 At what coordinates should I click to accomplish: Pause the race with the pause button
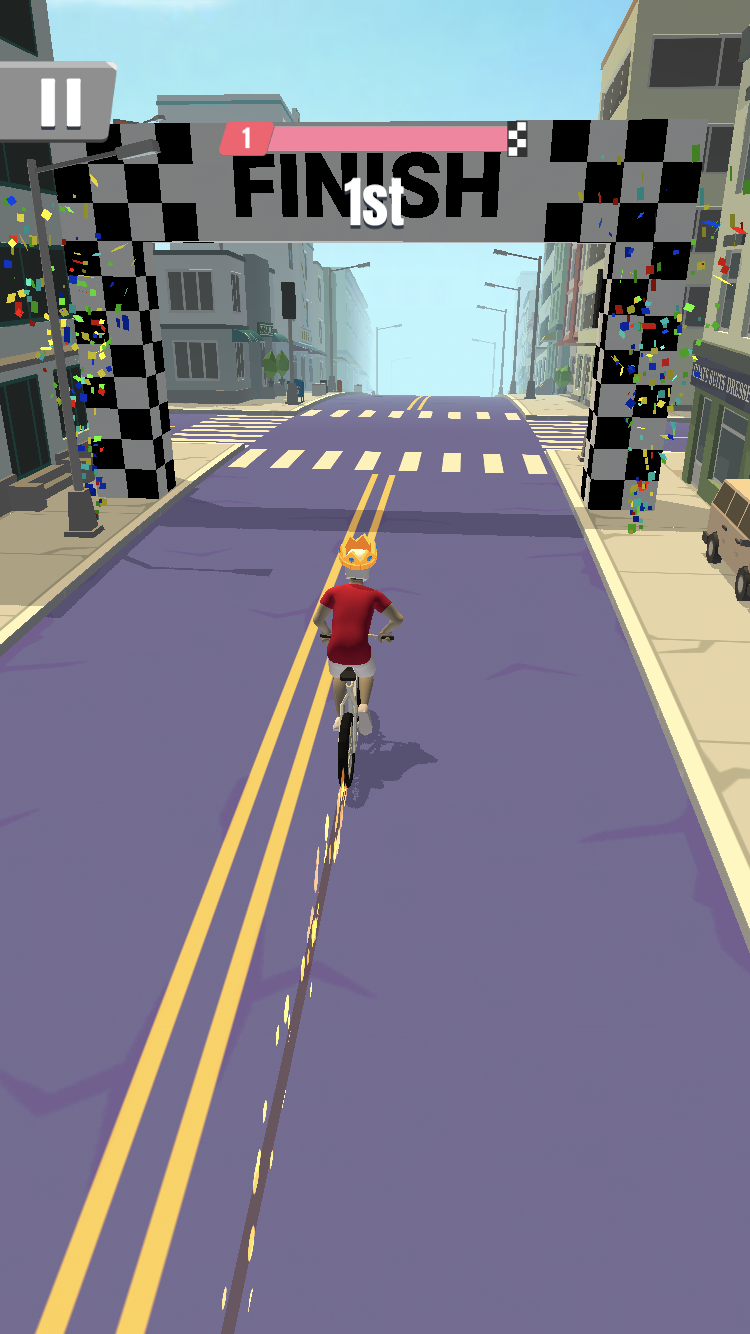tap(59, 101)
